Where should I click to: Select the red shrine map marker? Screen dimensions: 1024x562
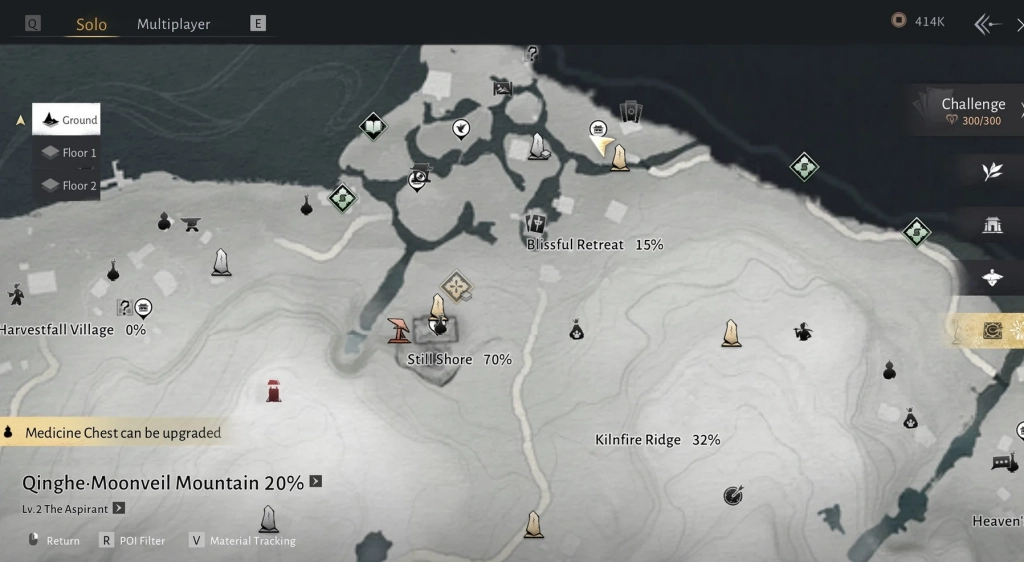(x=273, y=390)
